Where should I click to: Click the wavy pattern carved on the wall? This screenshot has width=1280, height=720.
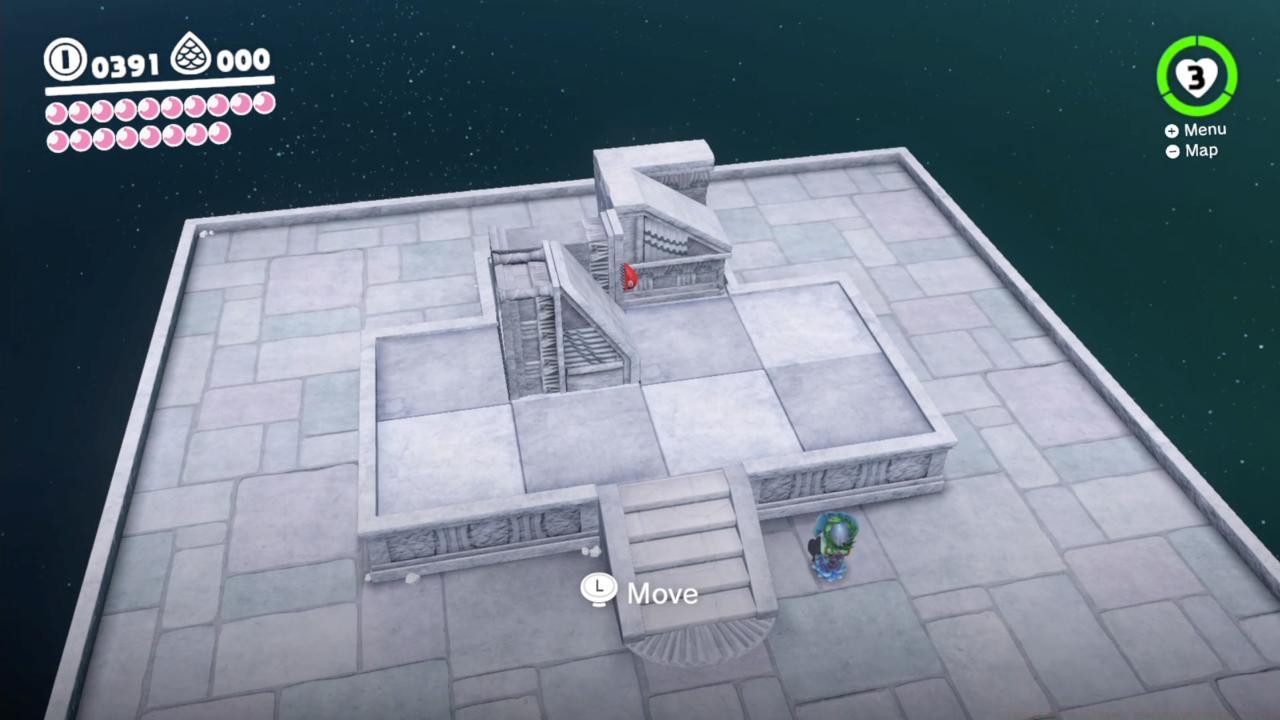coord(664,241)
